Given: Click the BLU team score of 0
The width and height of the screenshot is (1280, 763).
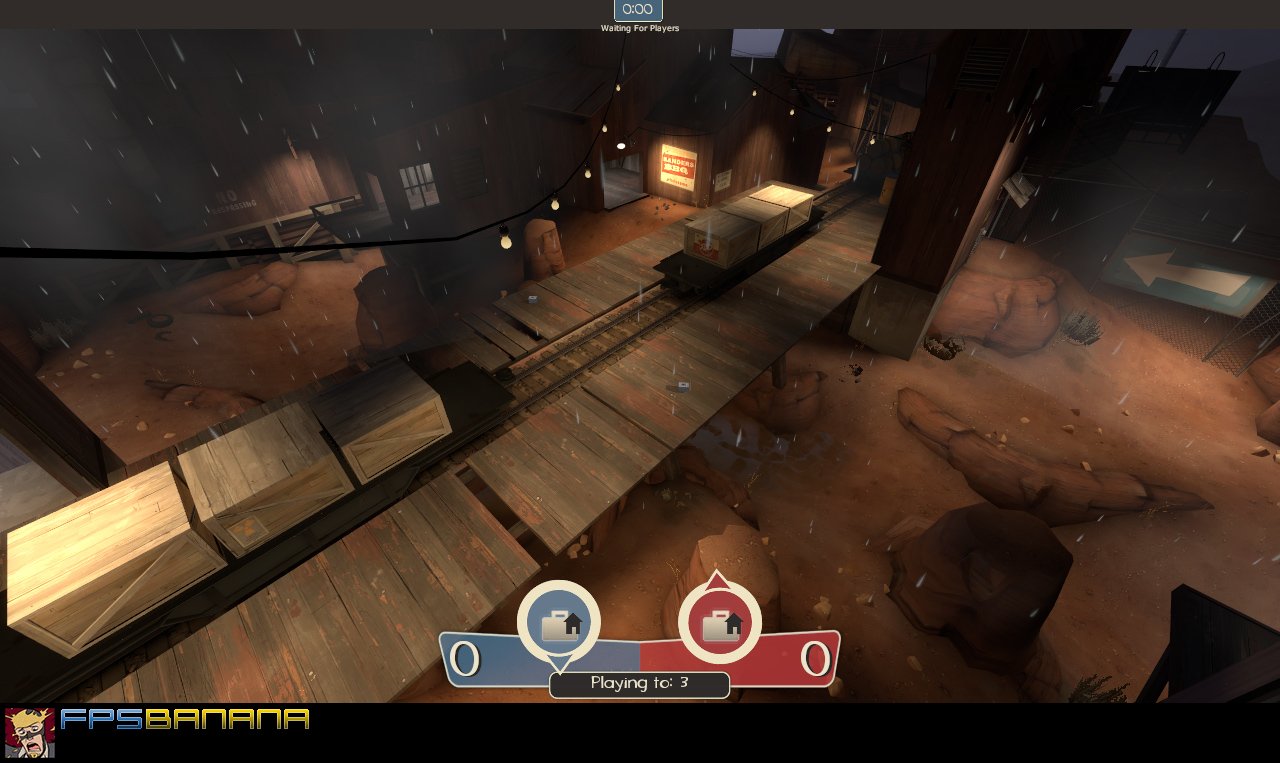Looking at the screenshot, I should coord(465,658).
